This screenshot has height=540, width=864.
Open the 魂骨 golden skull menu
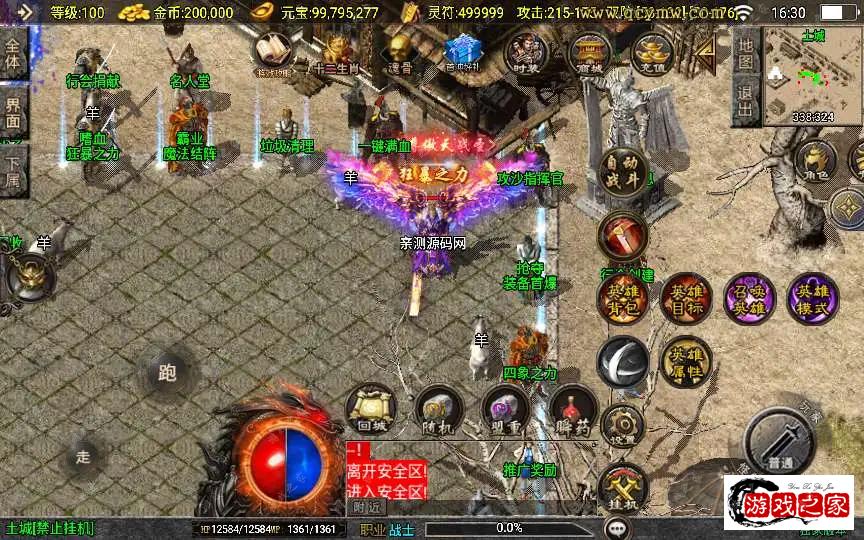click(x=400, y=50)
